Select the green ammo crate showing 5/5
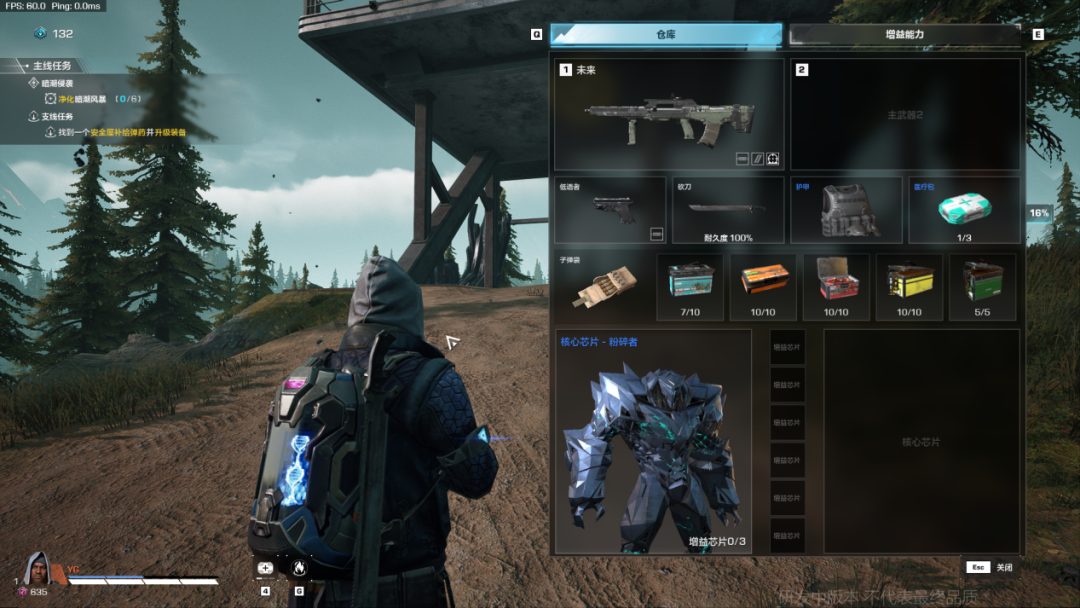The image size is (1080, 608). (982, 287)
